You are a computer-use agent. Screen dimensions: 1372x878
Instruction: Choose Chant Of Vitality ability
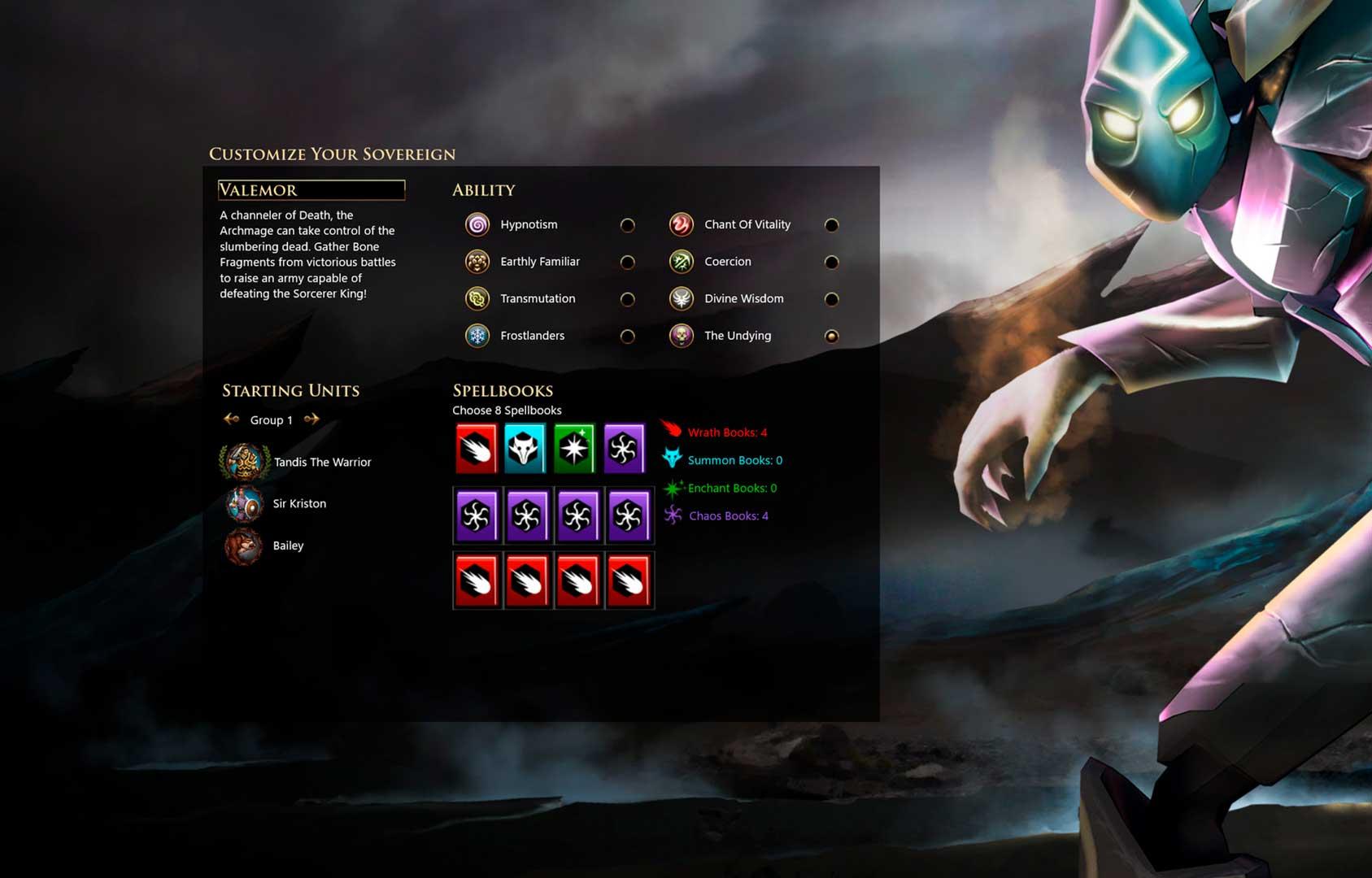[831, 225]
